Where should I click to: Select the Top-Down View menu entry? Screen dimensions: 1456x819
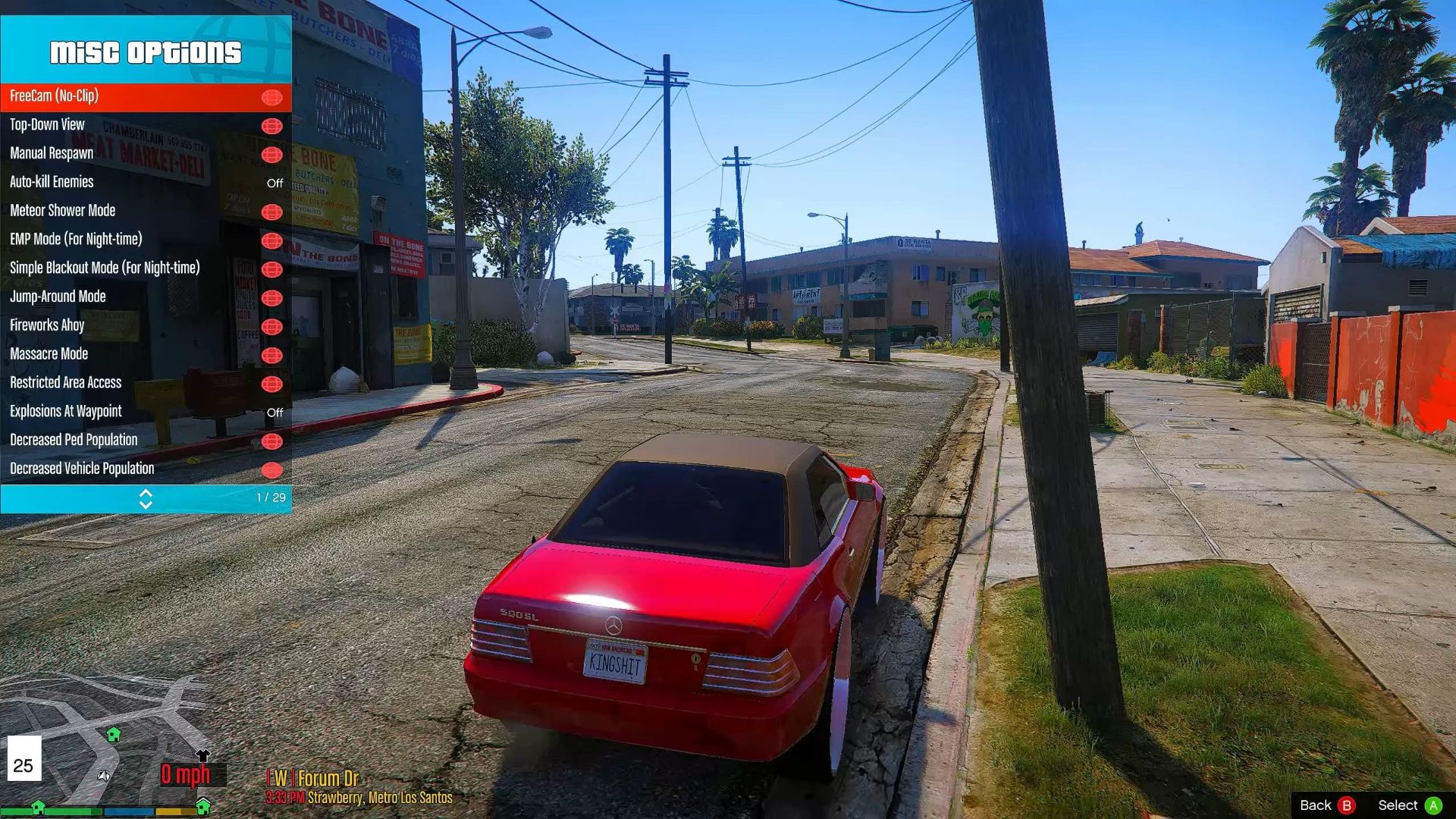point(47,124)
